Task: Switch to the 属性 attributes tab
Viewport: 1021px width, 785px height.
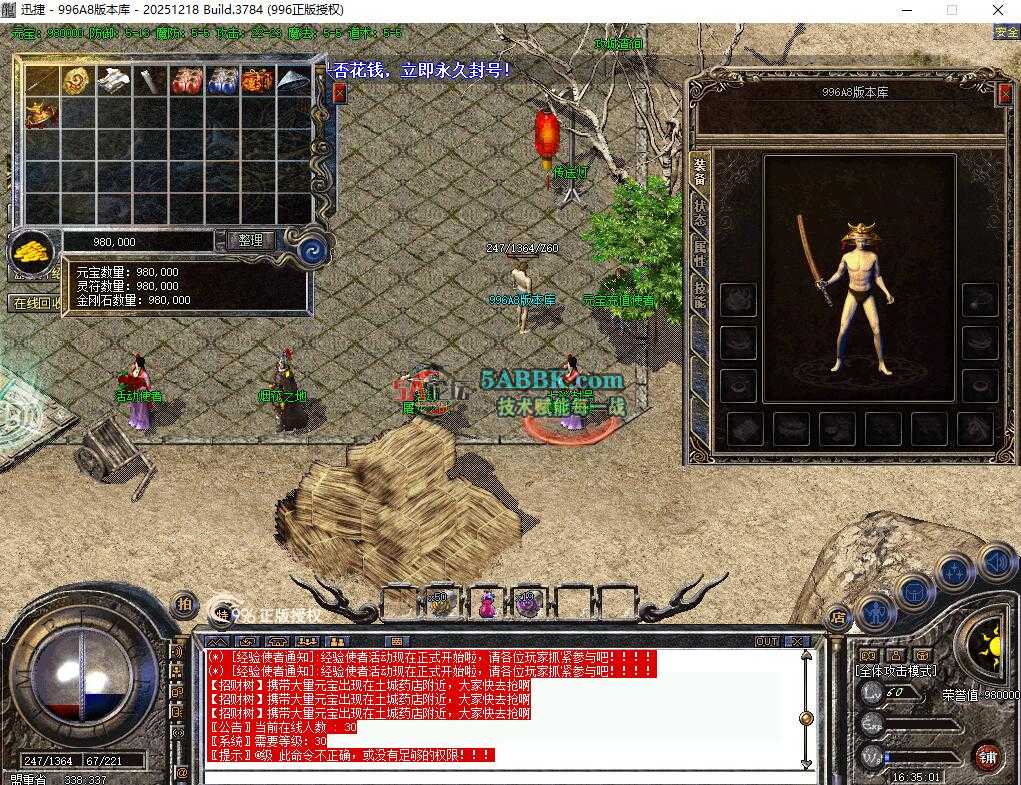Action: [699, 256]
